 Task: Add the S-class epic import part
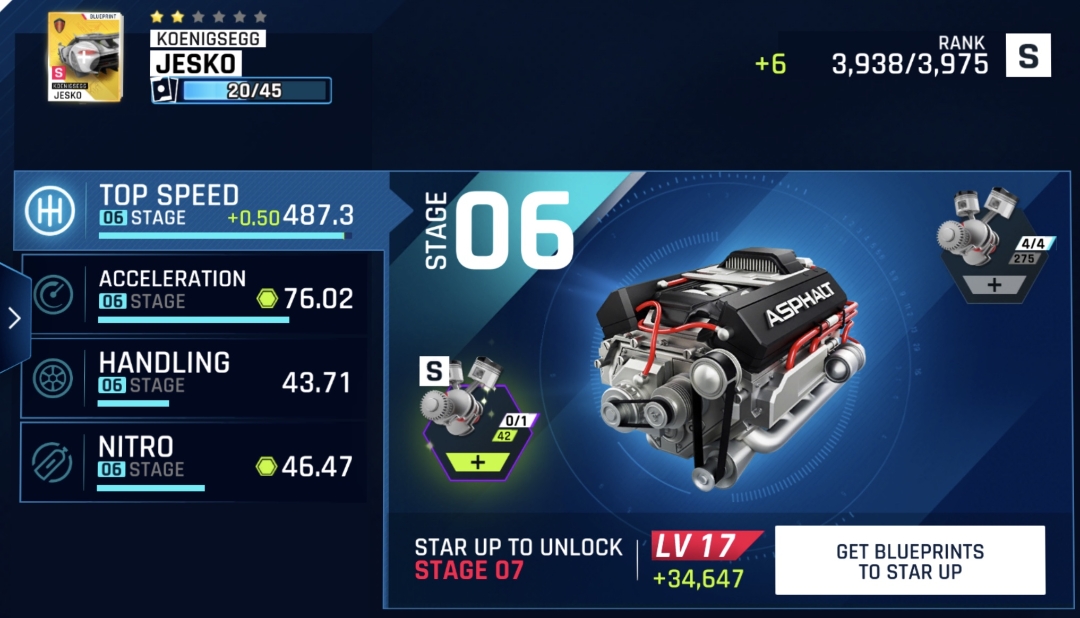477,463
